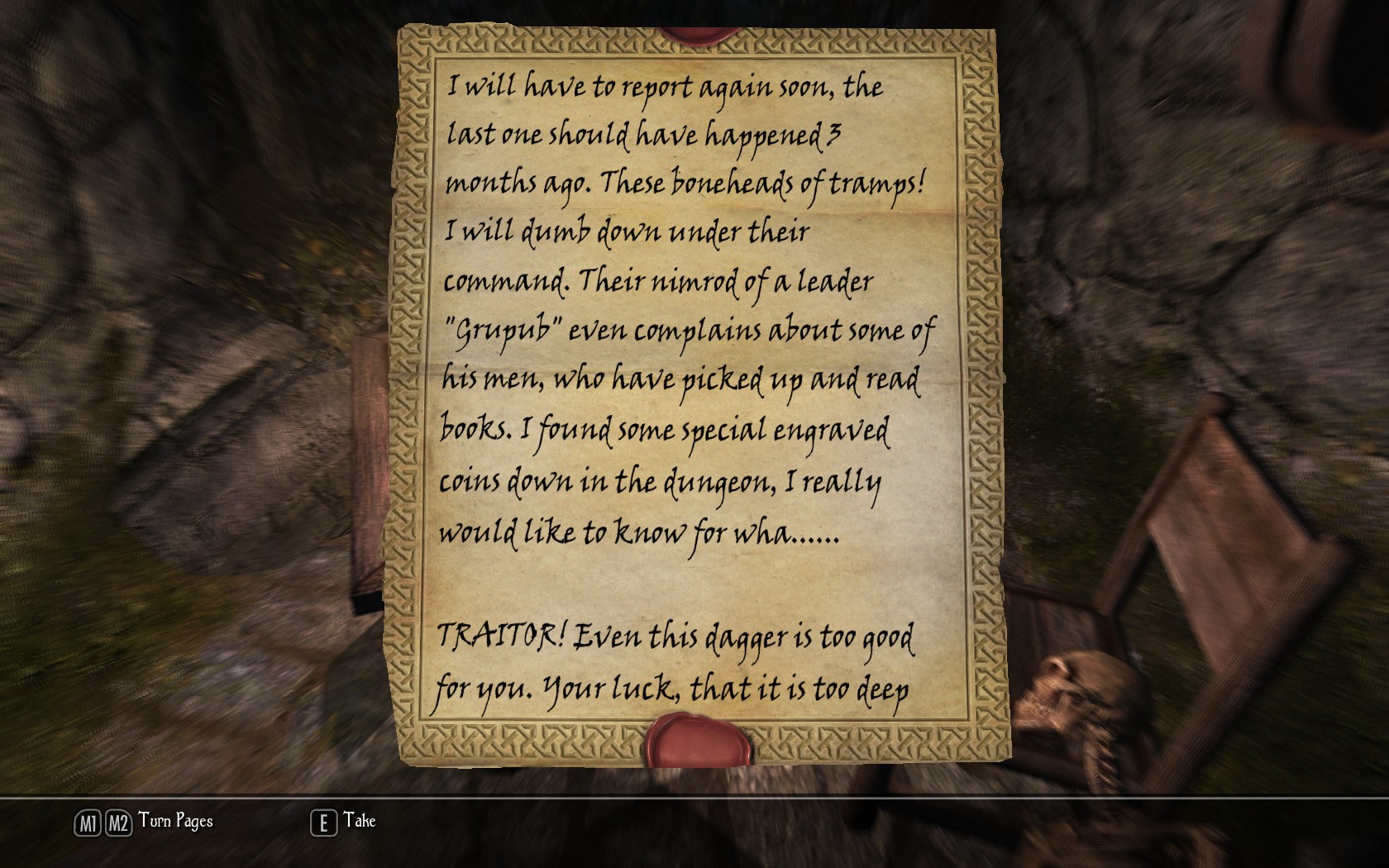Take the note using the Take button
The height and width of the screenshot is (868, 1389).
[344, 822]
